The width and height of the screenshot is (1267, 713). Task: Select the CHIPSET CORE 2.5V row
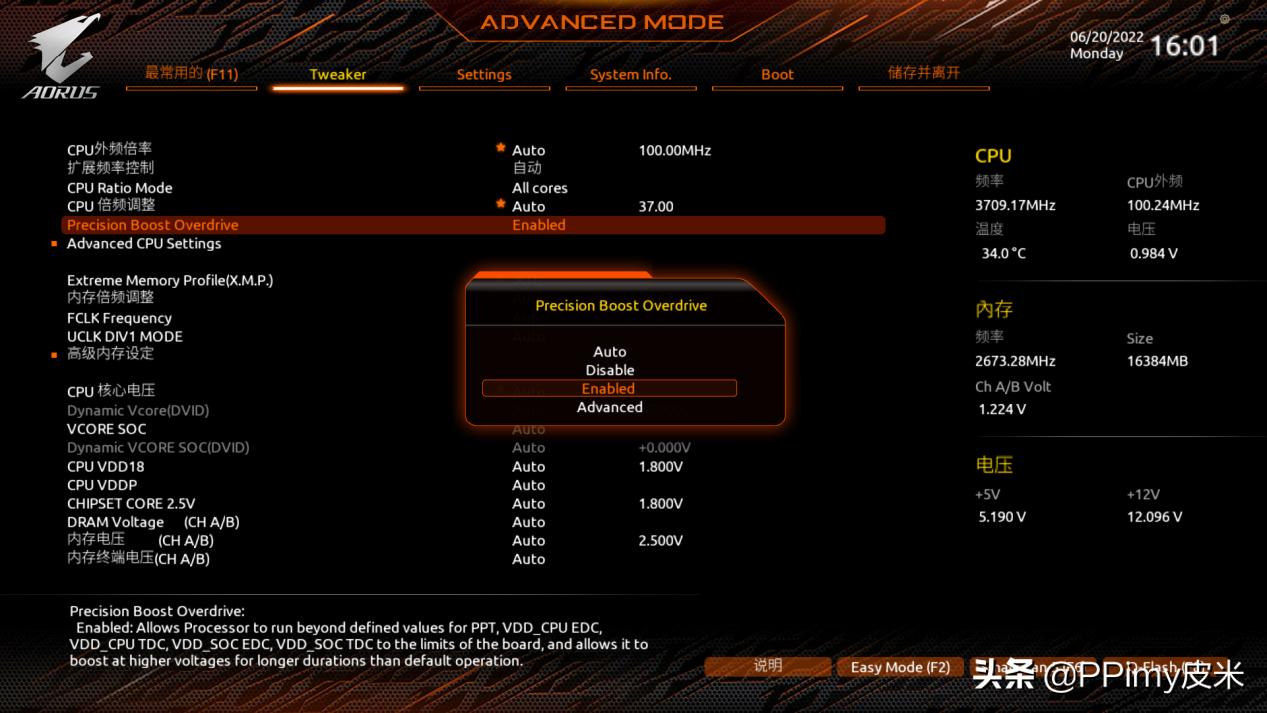pyautogui.click(x=131, y=504)
